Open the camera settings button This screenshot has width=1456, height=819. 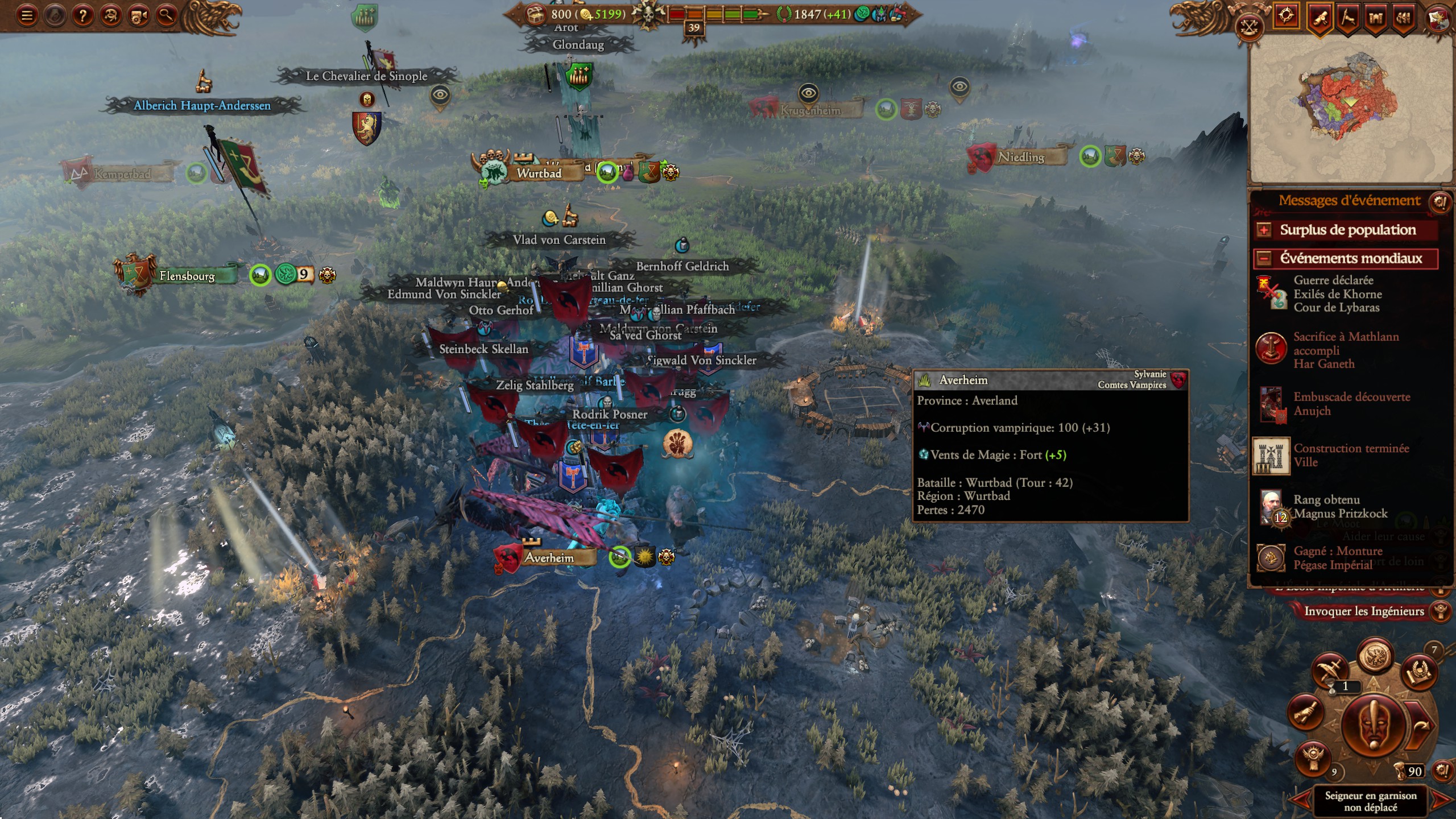point(138,15)
